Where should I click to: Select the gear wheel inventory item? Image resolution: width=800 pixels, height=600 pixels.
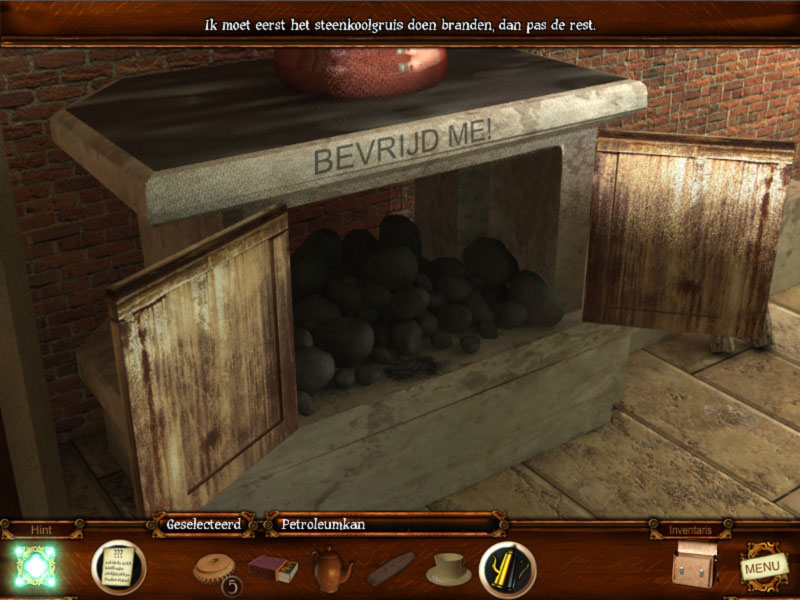(212, 567)
